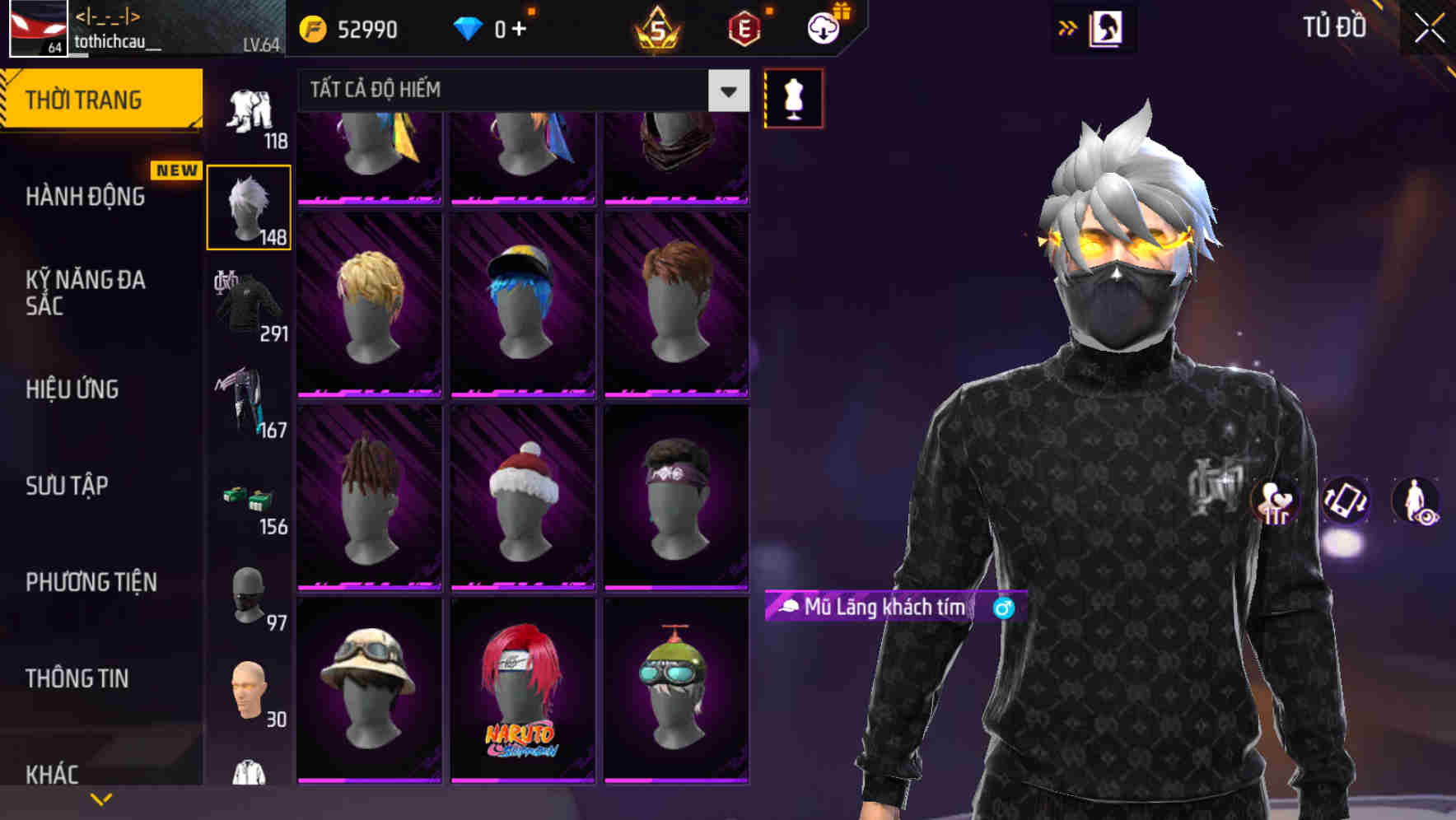Click the PHƯƠNG TIỆN section
The height and width of the screenshot is (820, 1456).
[x=91, y=582]
